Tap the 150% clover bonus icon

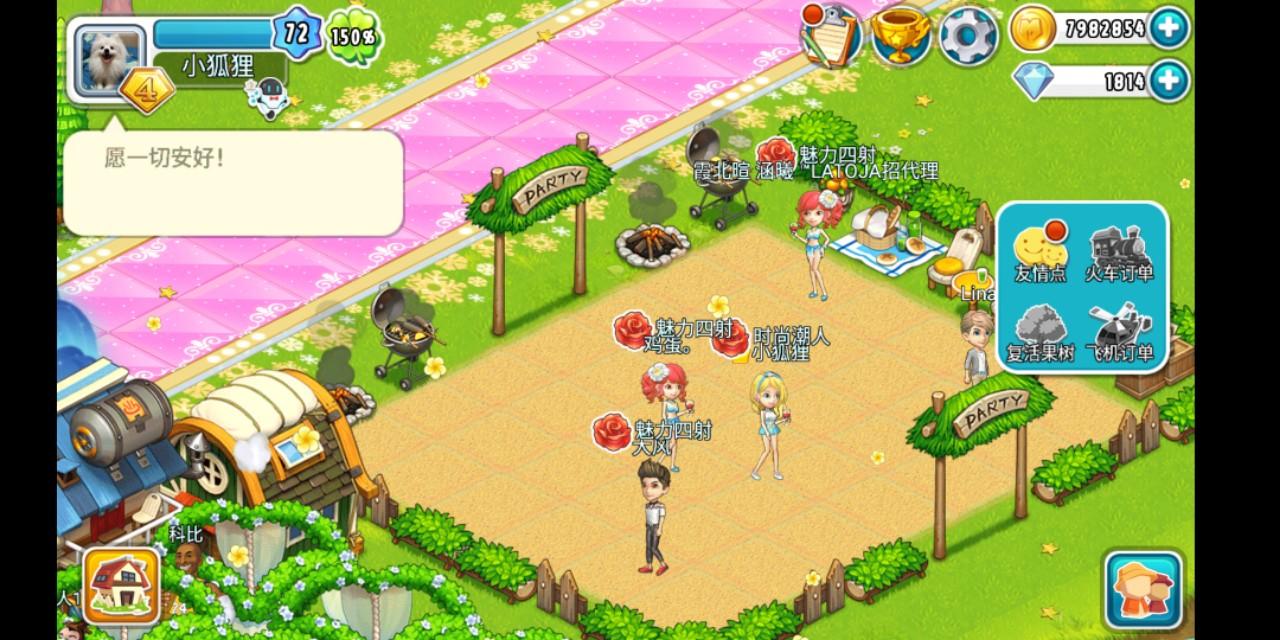tap(352, 36)
